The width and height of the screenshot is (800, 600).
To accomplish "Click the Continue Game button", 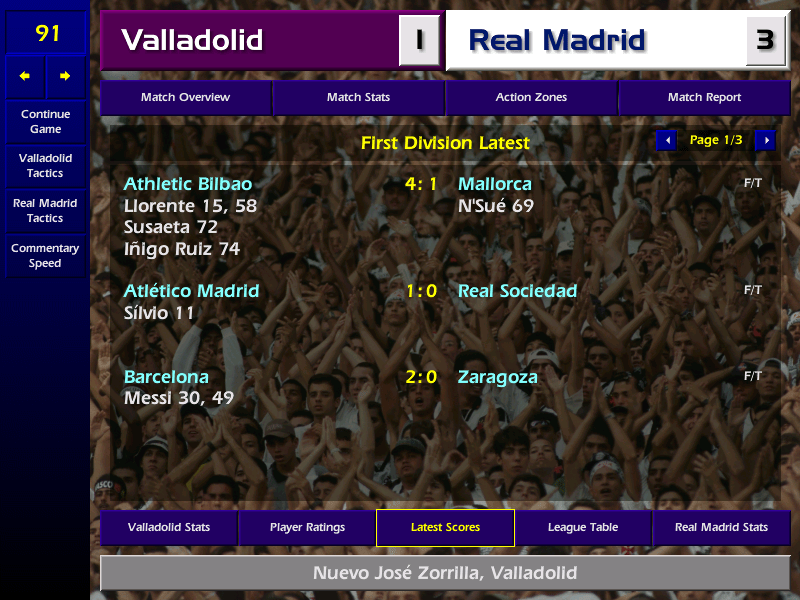I will click(x=45, y=122).
